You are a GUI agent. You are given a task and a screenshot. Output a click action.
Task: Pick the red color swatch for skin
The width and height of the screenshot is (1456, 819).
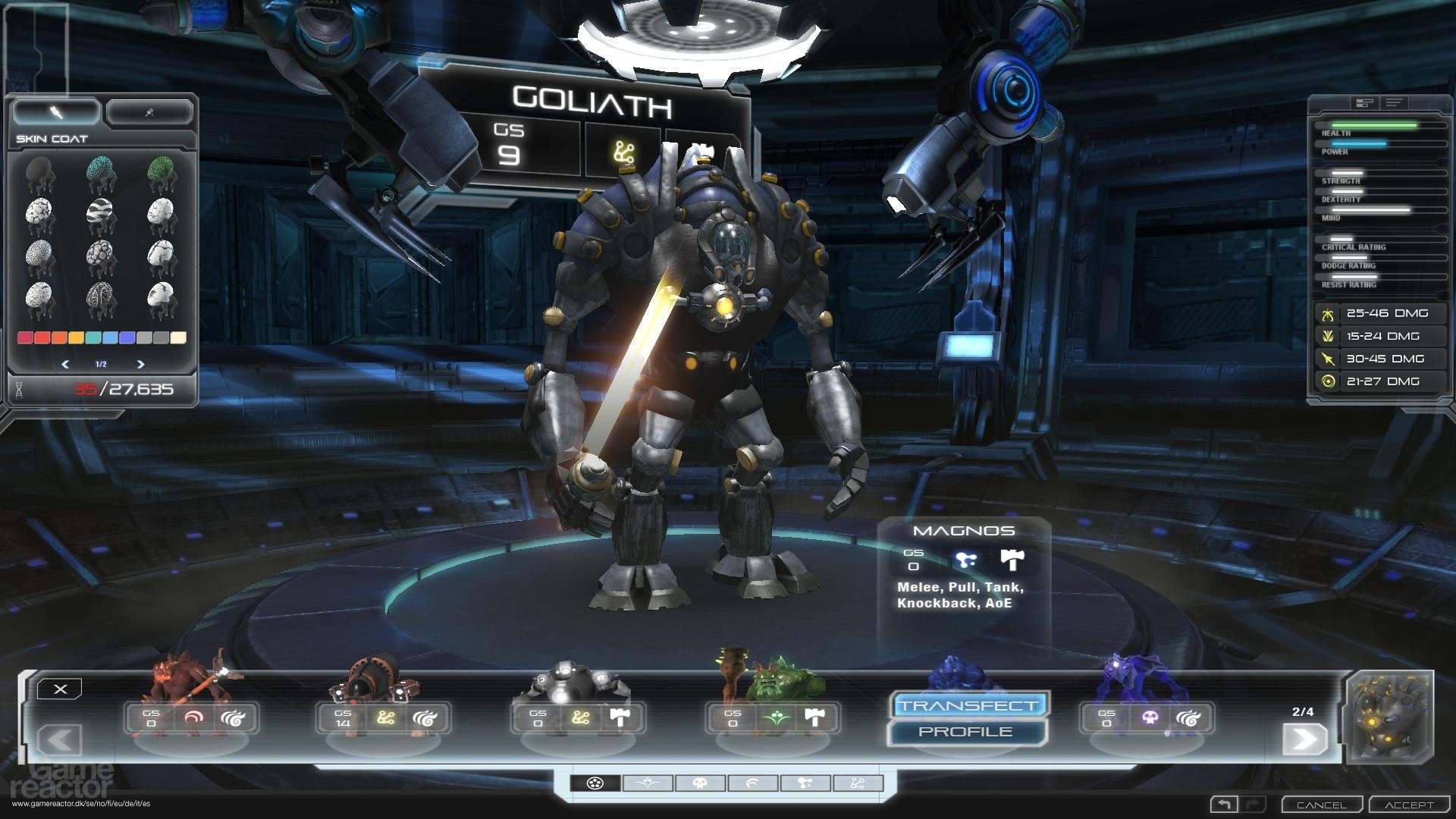coord(26,338)
